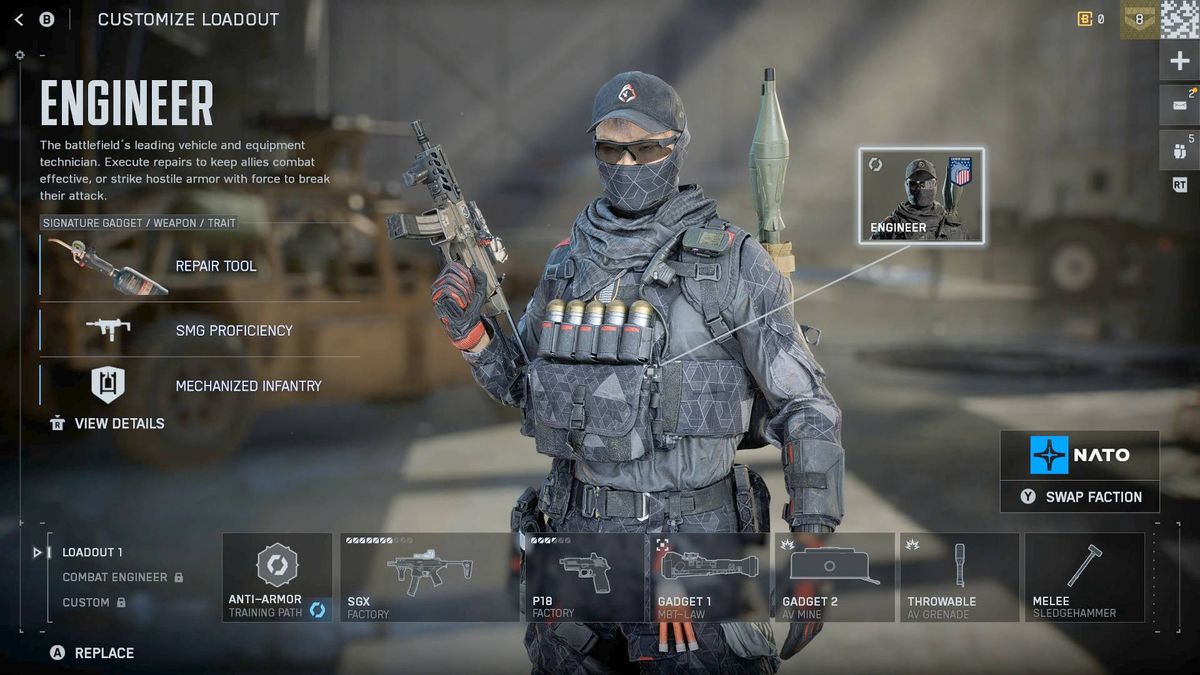Go back using the top-left arrow
1200x675 pixels.
pyautogui.click(x=19, y=20)
